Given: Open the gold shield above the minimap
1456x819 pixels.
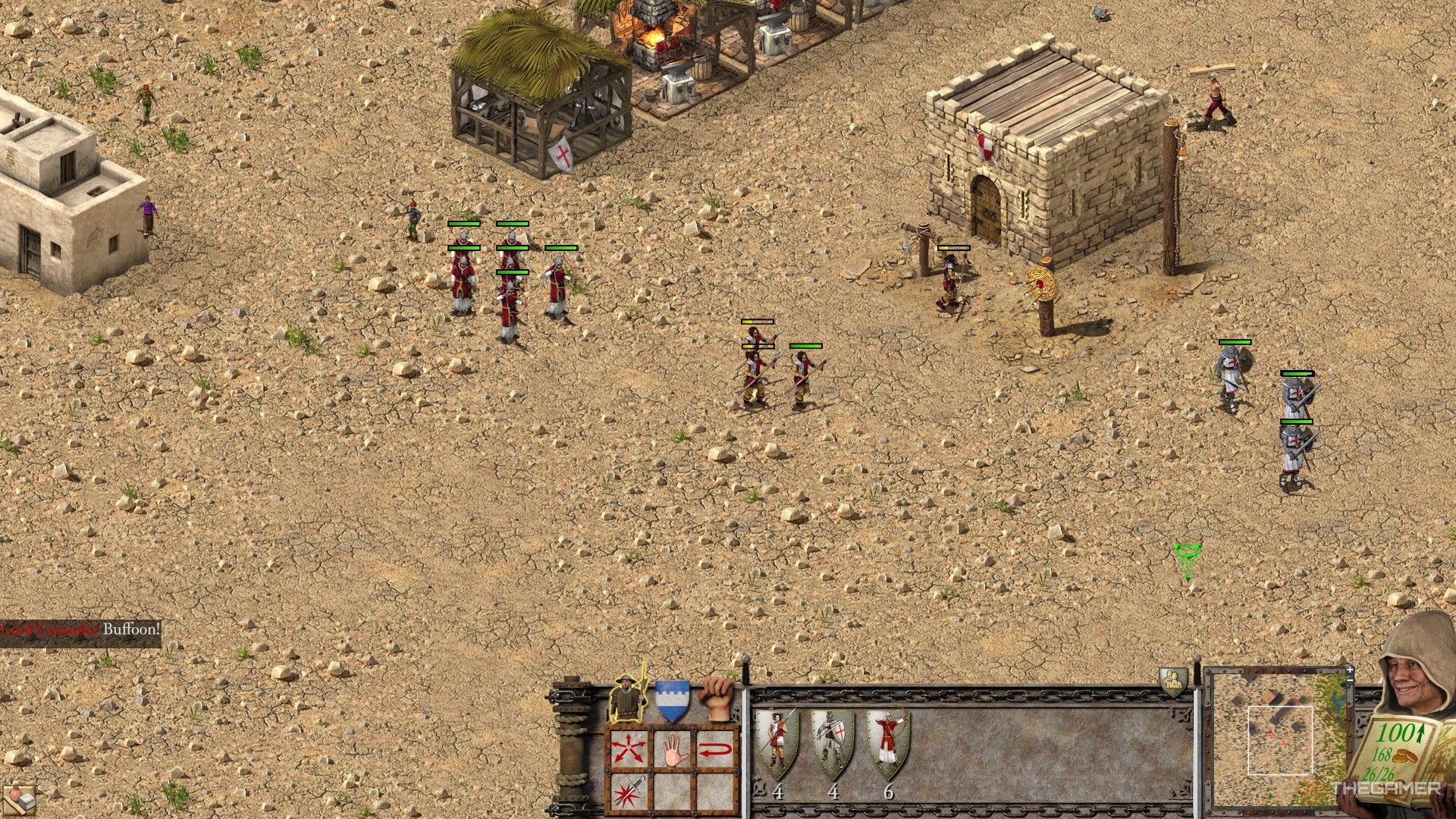Looking at the screenshot, I should [x=1172, y=681].
